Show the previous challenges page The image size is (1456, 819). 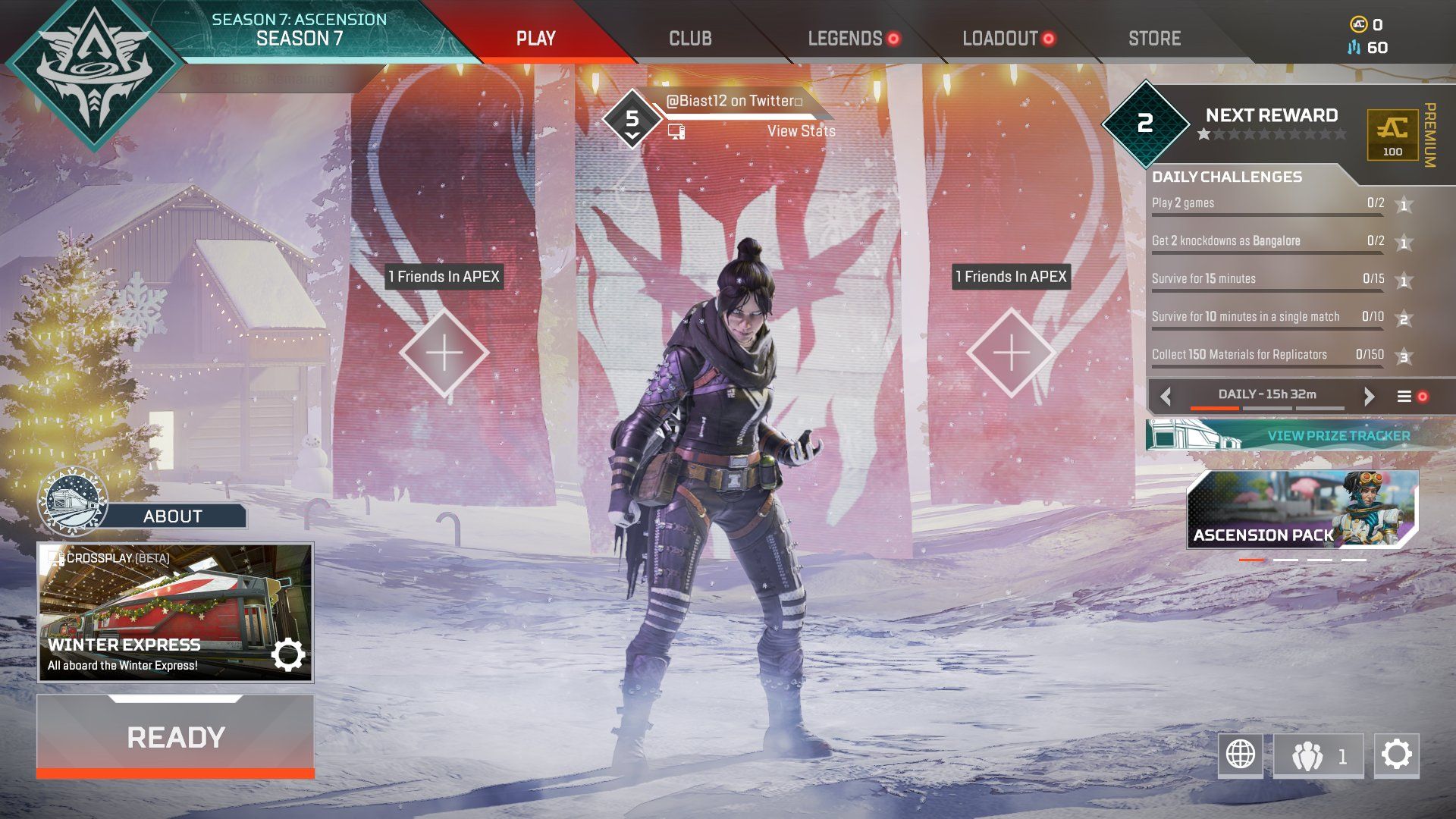1166,397
